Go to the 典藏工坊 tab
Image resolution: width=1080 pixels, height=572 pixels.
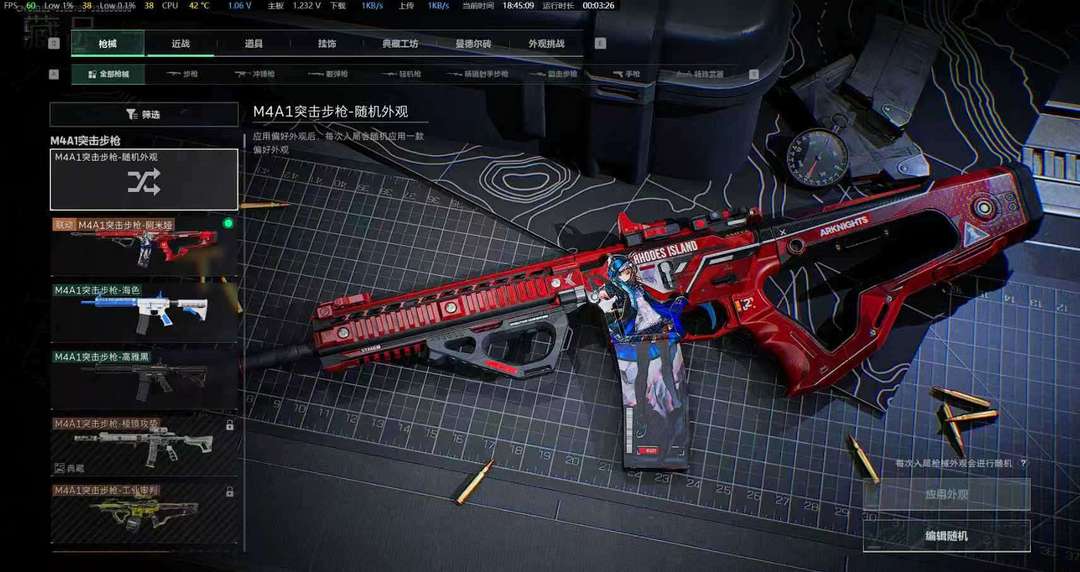coord(400,44)
